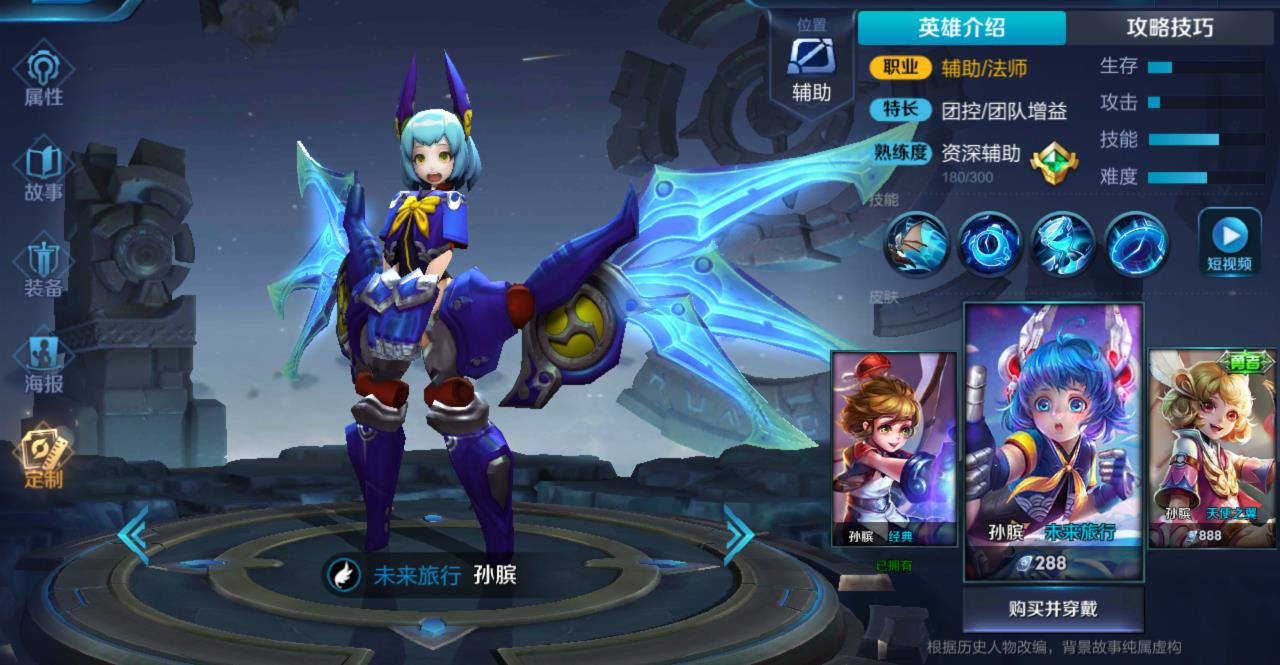
Task: Go to previous hero with left arrow
Action: [133, 536]
